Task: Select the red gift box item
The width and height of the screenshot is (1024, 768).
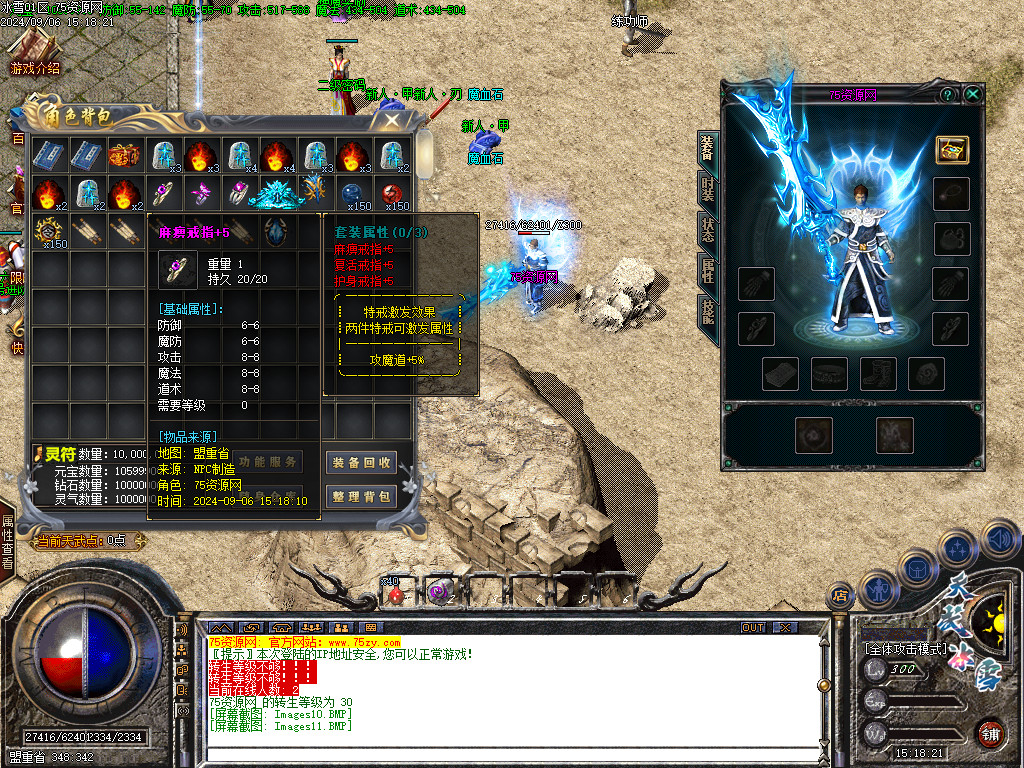Action: click(x=123, y=156)
